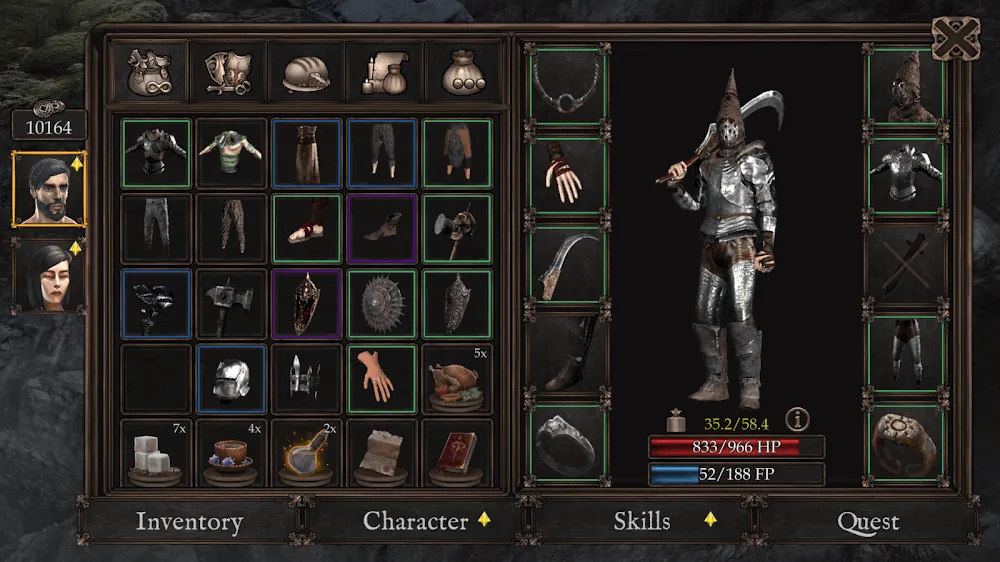Viewport: 1000px width, 562px height.
Task: Click the equipped pointed hood helmet slot
Action: 906,84
